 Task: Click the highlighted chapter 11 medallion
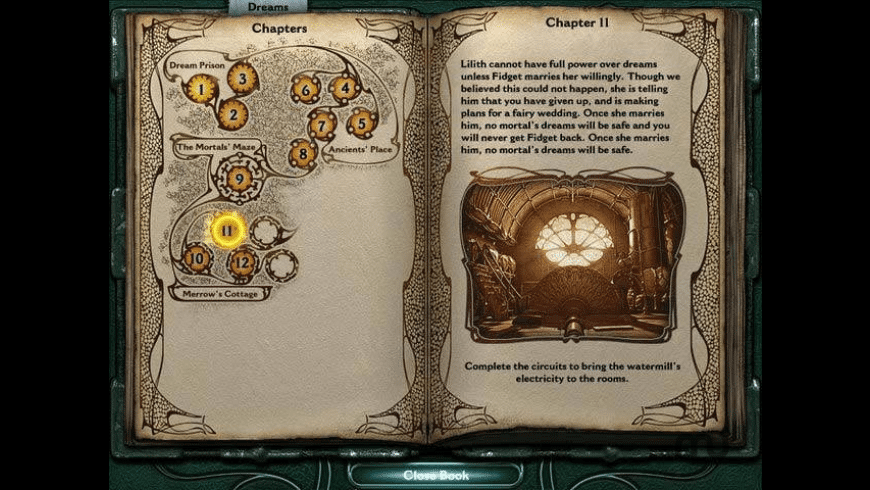(227, 231)
